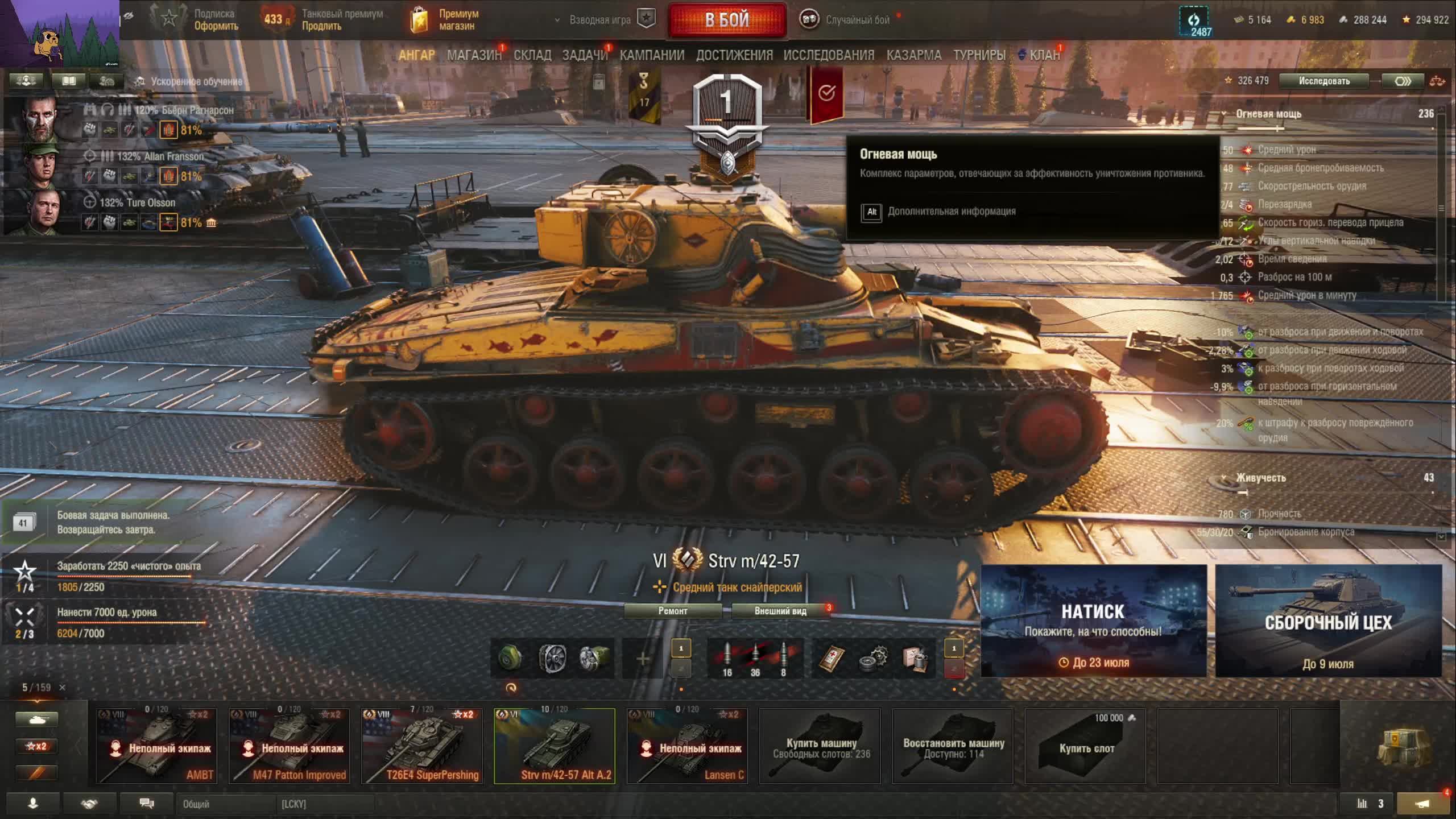Open the МАГАЗИН tab
This screenshot has height=819, width=1456.
point(474,55)
